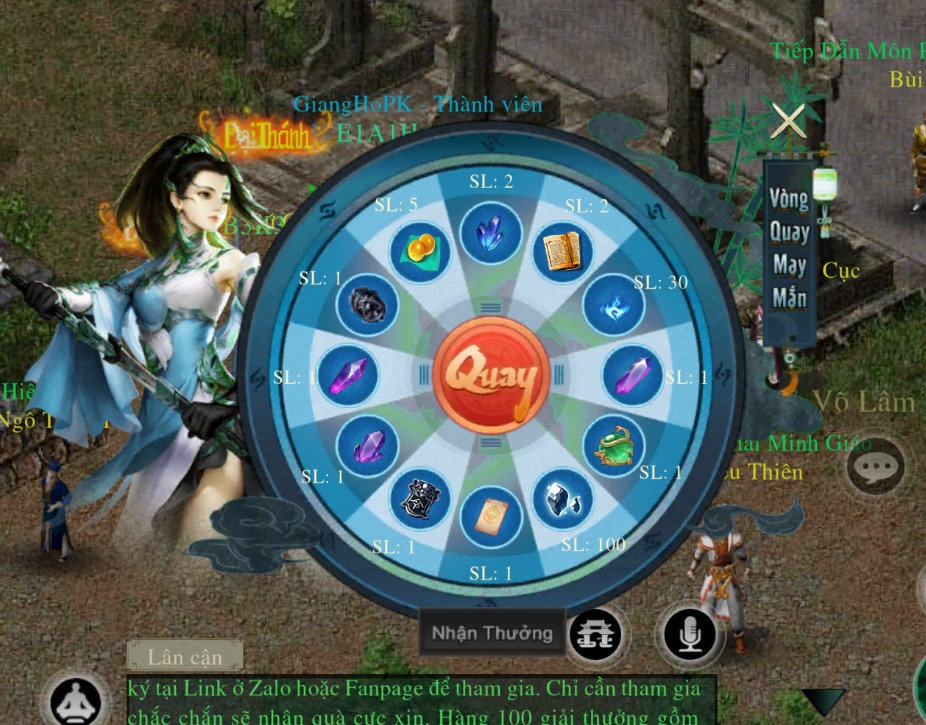Image resolution: width=926 pixels, height=725 pixels.
Task: Select the book prize on the wheel
Action: pyautogui.click(x=563, y=252)
